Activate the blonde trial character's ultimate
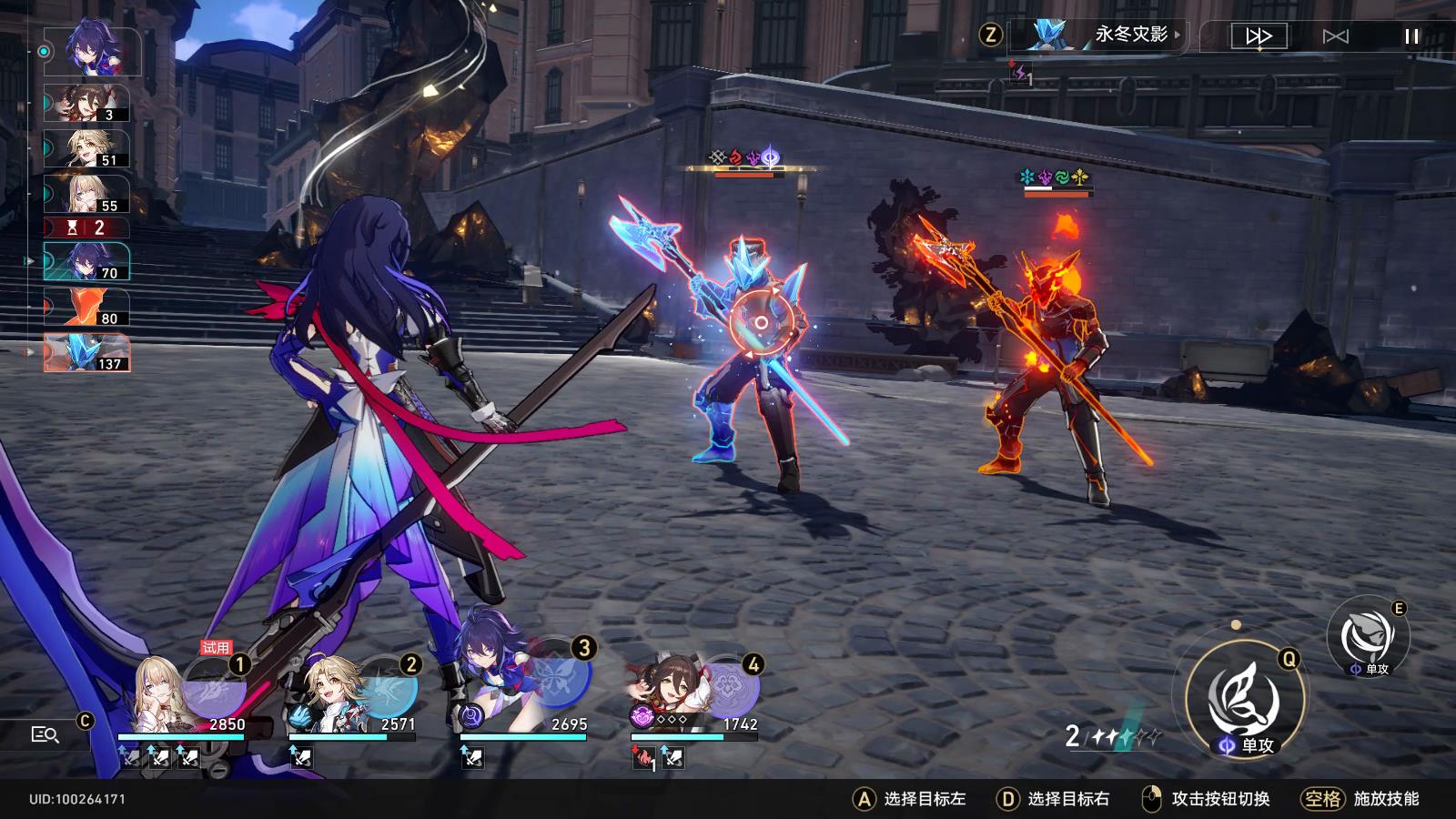Viewport: 1456px width, 819px height. 215,685
